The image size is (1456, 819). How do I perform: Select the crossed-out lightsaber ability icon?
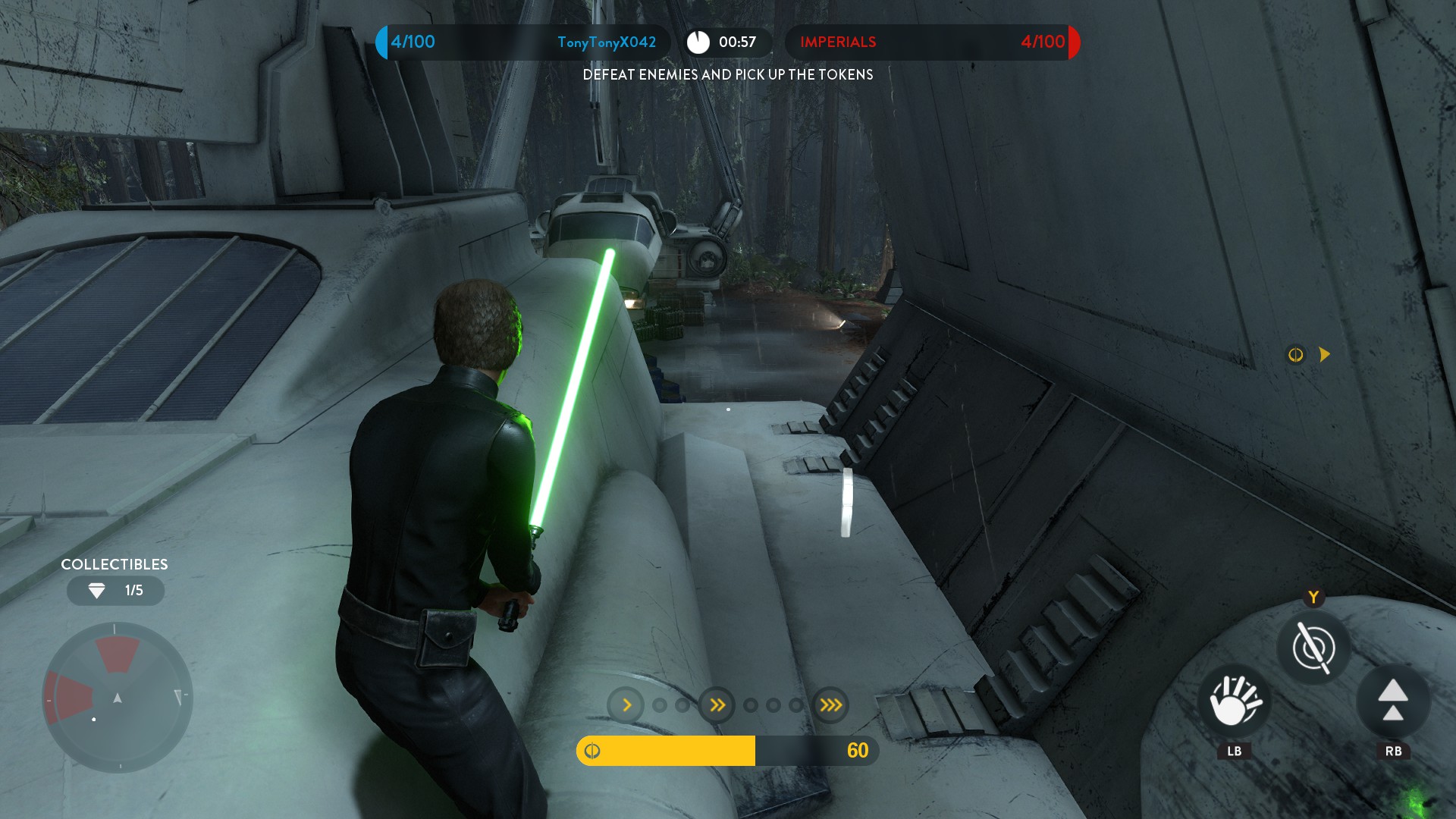coord(1313,648)
